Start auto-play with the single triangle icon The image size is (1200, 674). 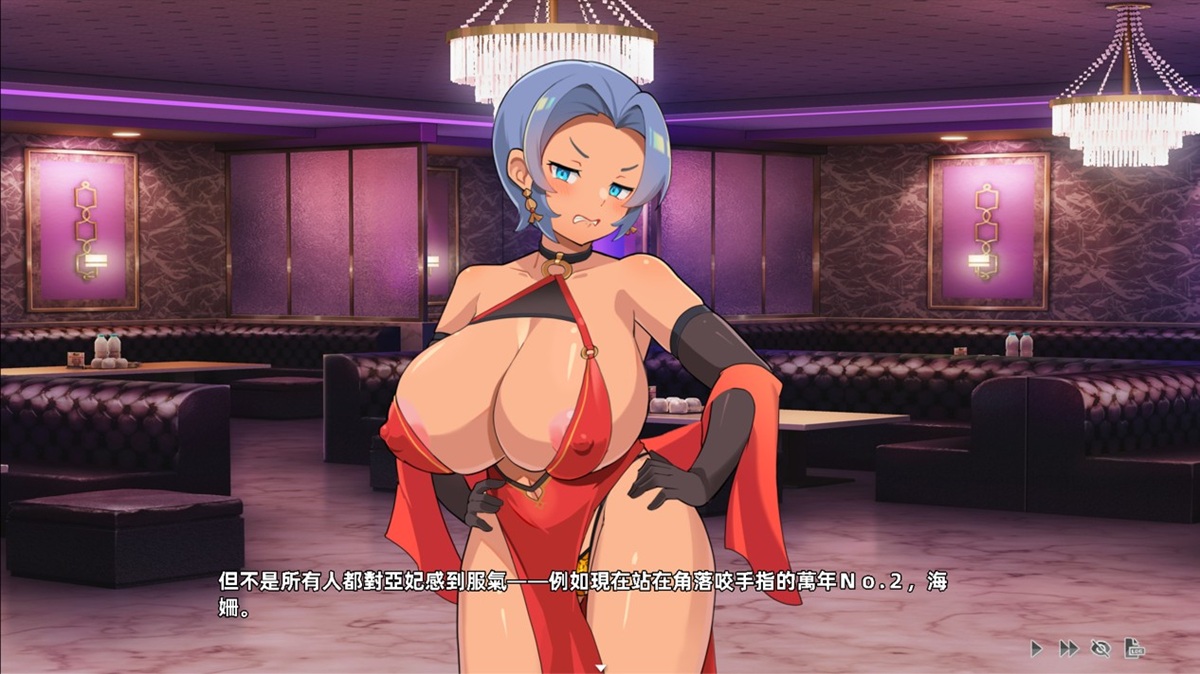pyautogui.click(x=1036, y=649)
